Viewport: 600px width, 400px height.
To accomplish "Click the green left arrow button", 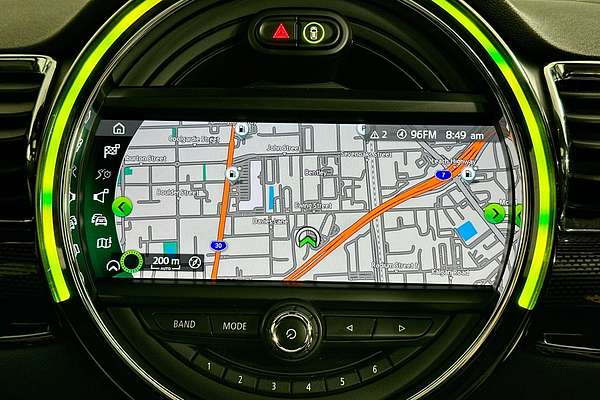I will click(122, 207).
